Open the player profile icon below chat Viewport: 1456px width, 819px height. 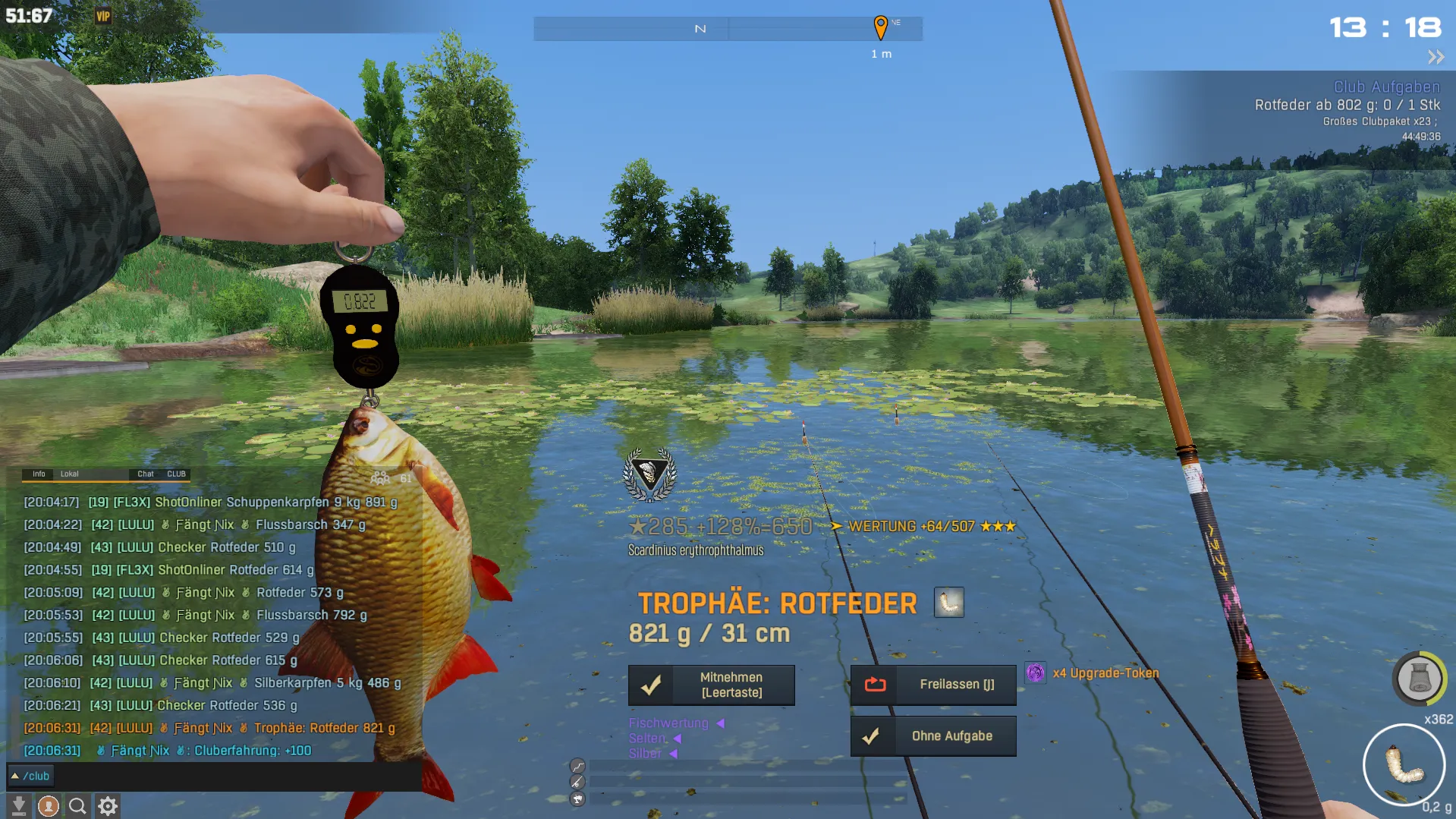tap(49, 805)
